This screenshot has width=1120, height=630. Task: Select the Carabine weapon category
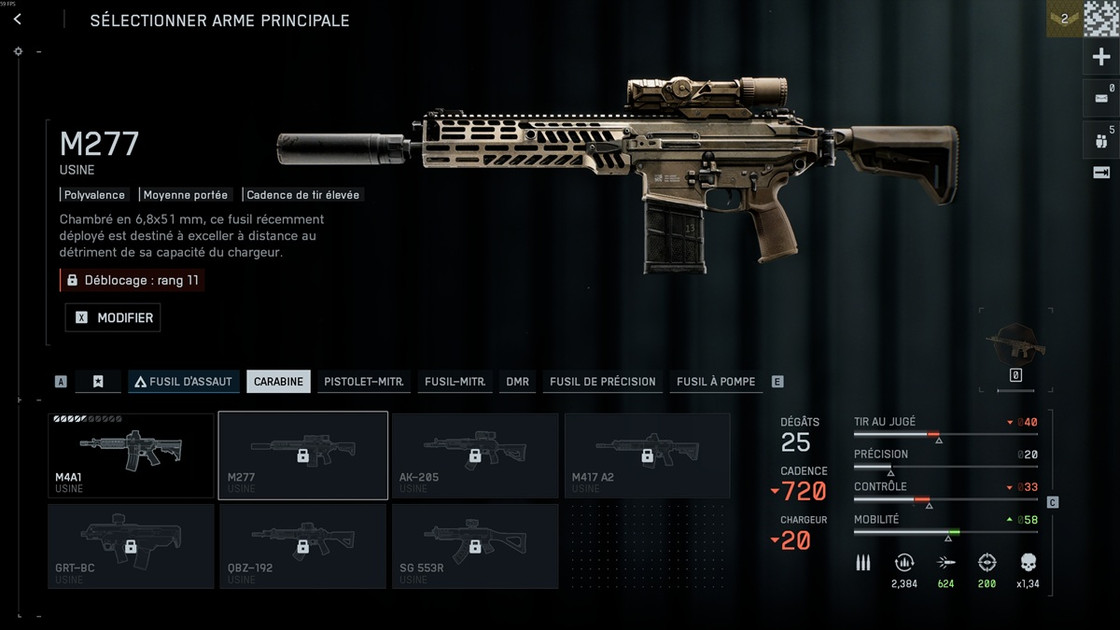[x=278, y=382]
